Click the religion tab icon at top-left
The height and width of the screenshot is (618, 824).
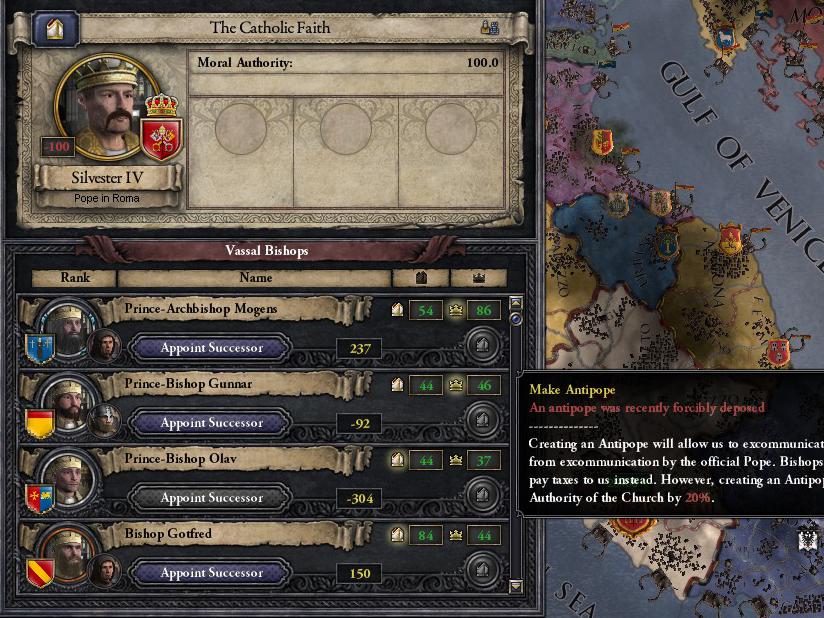[x=55, y=28]
